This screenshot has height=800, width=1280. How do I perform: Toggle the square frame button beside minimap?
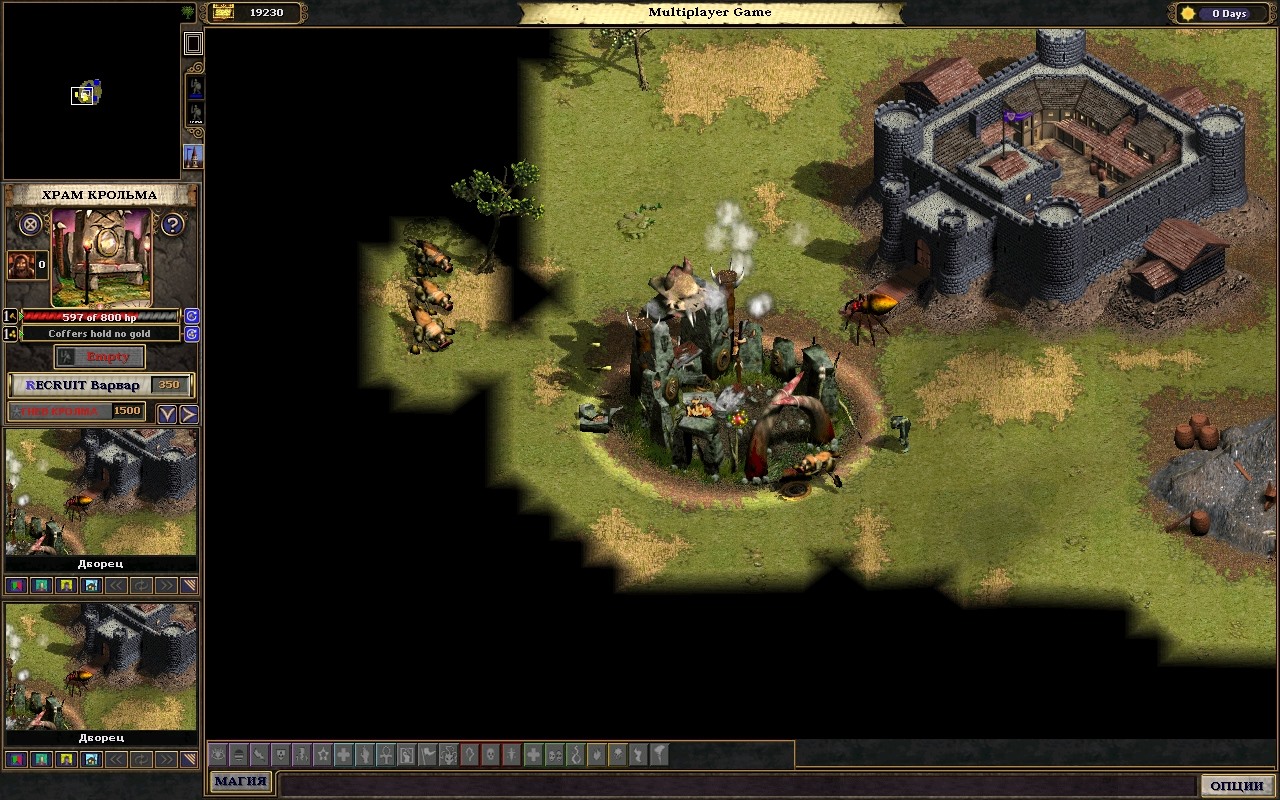tap(193, 43)
